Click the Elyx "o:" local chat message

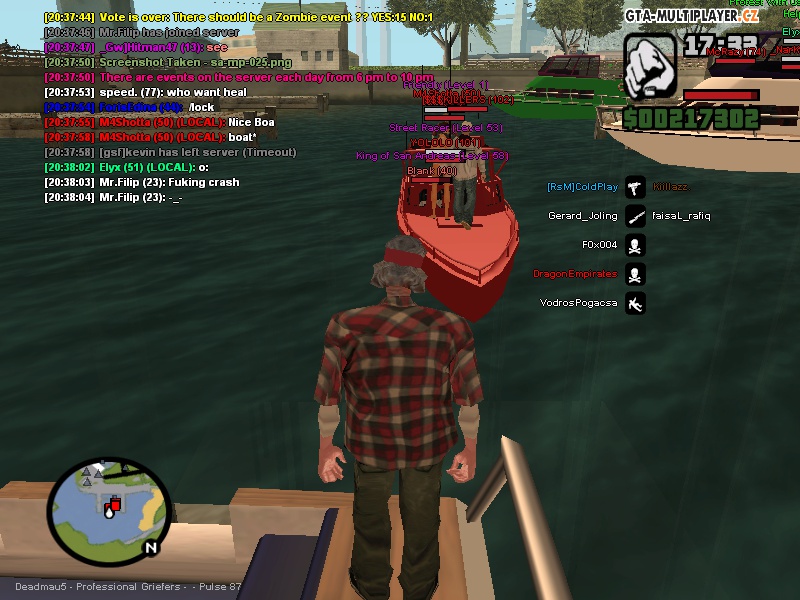click(126, 168)
